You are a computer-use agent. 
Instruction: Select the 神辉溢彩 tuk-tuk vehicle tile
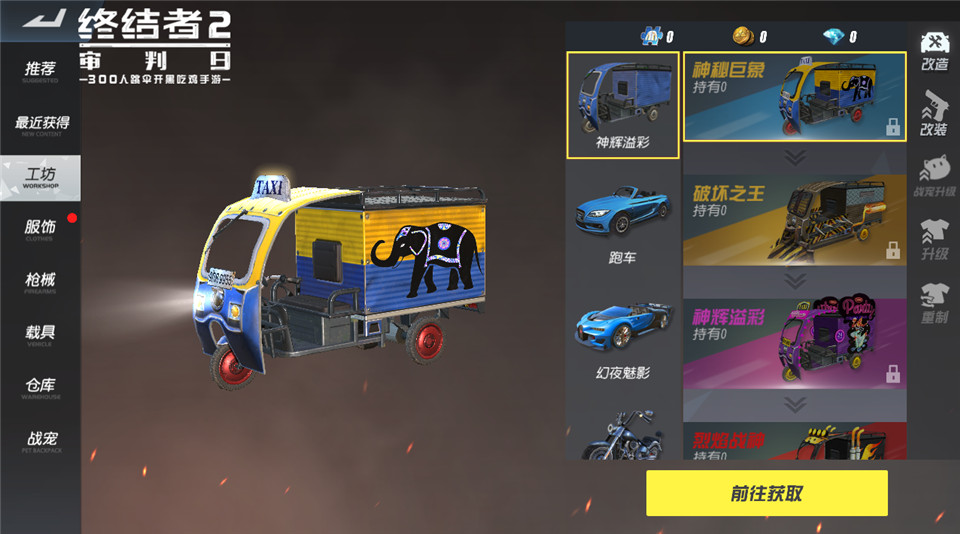click(x=622, y=105)
